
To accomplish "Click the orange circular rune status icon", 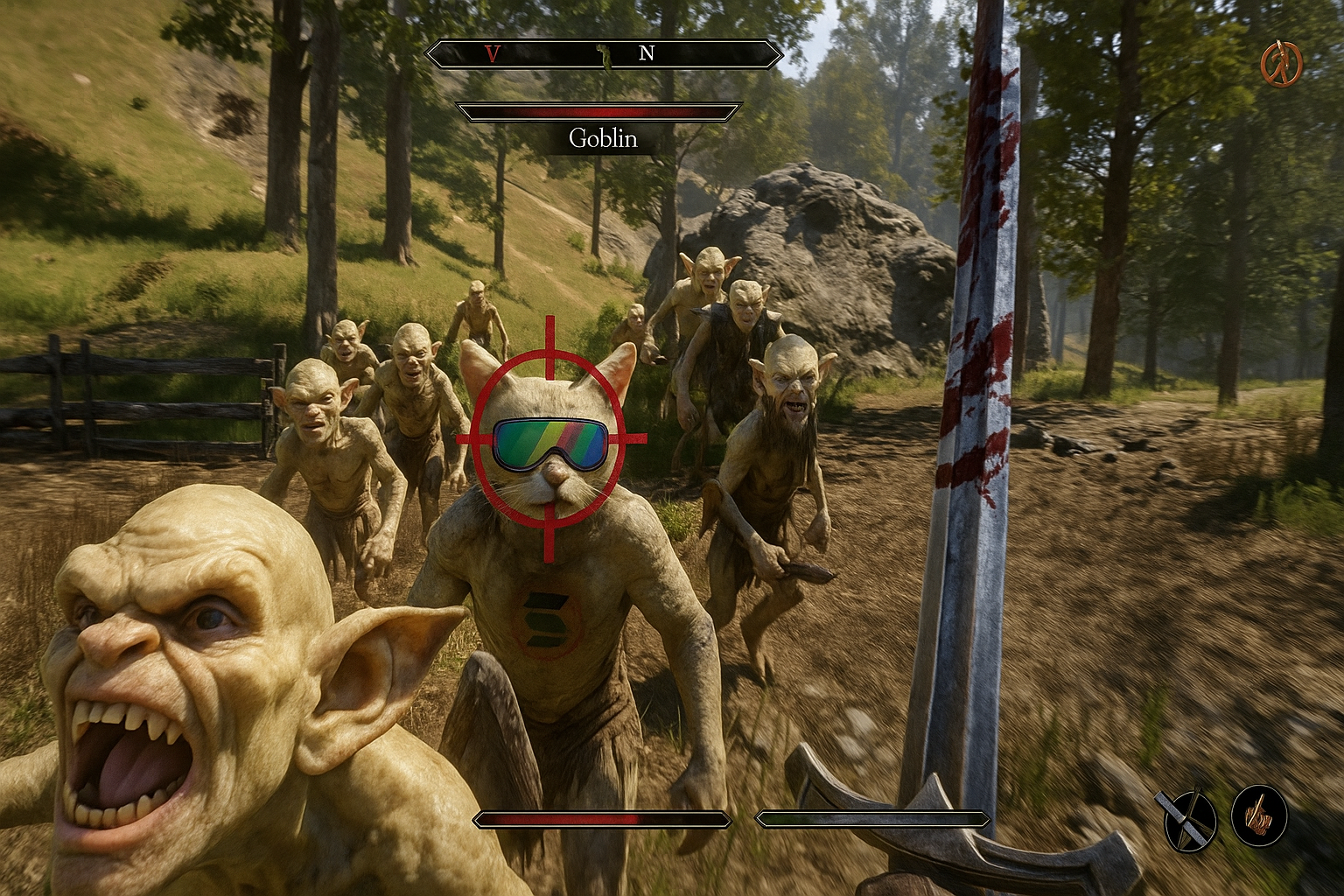I will [x=1281, y=64].
